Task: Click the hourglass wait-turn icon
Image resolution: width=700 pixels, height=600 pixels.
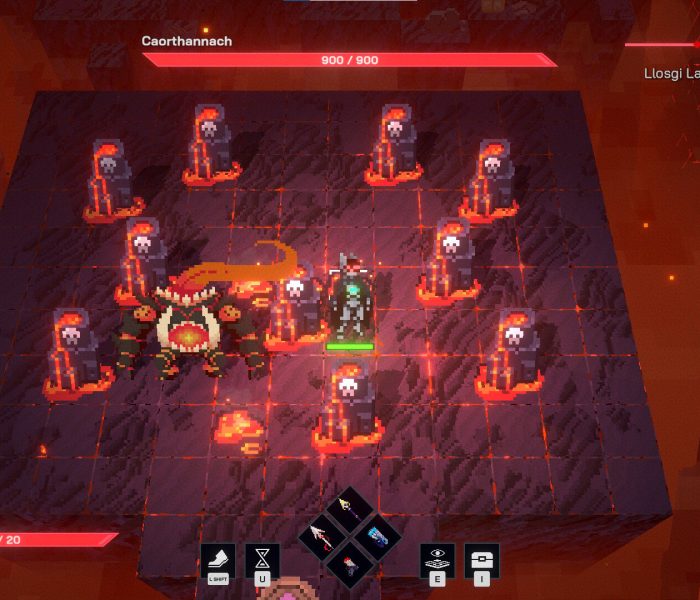Action: 262,560
